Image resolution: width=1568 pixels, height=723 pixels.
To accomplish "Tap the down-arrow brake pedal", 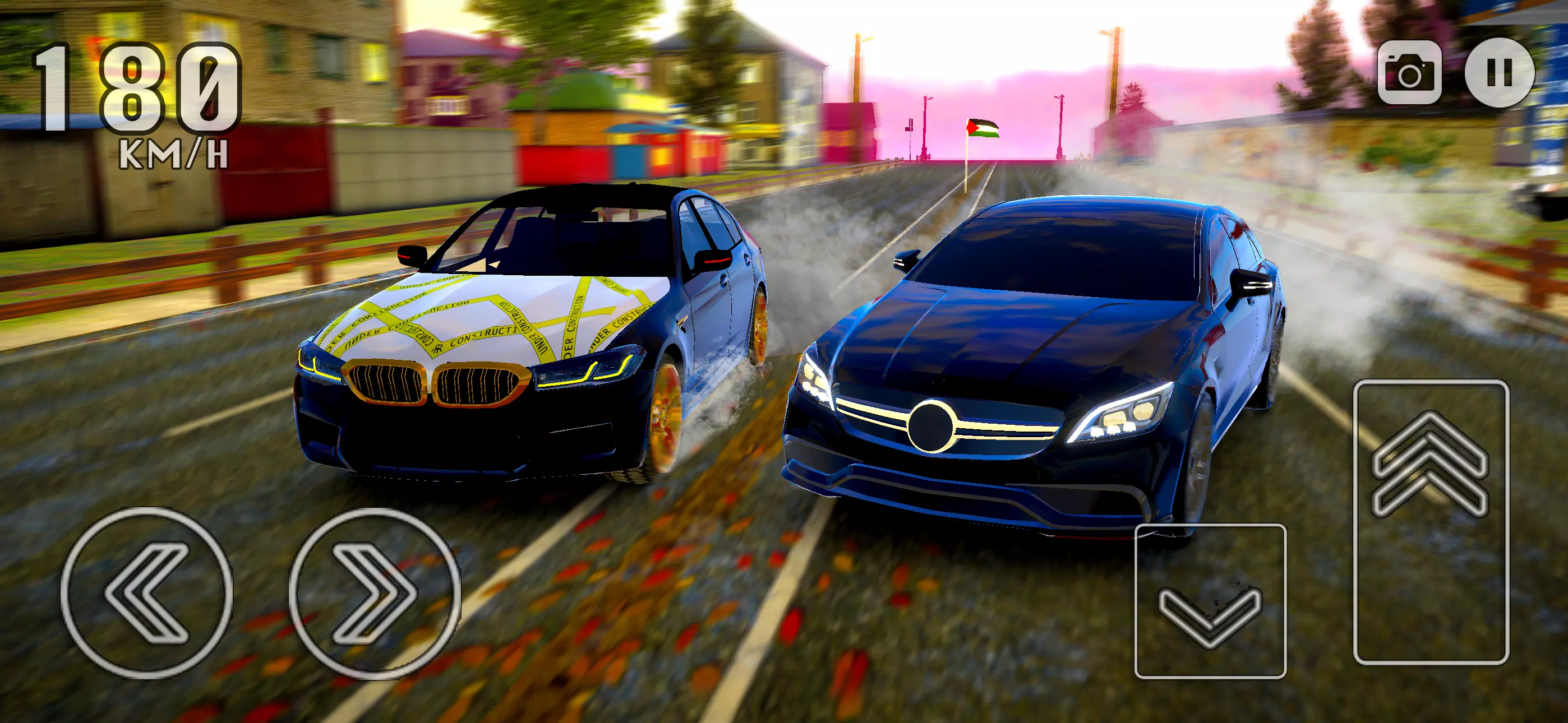I will tap(1210, 600).
